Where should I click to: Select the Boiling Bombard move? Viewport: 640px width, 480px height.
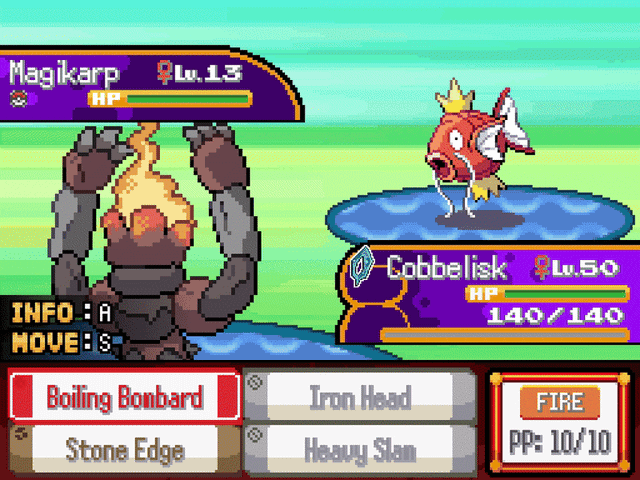tap(123, 397)
